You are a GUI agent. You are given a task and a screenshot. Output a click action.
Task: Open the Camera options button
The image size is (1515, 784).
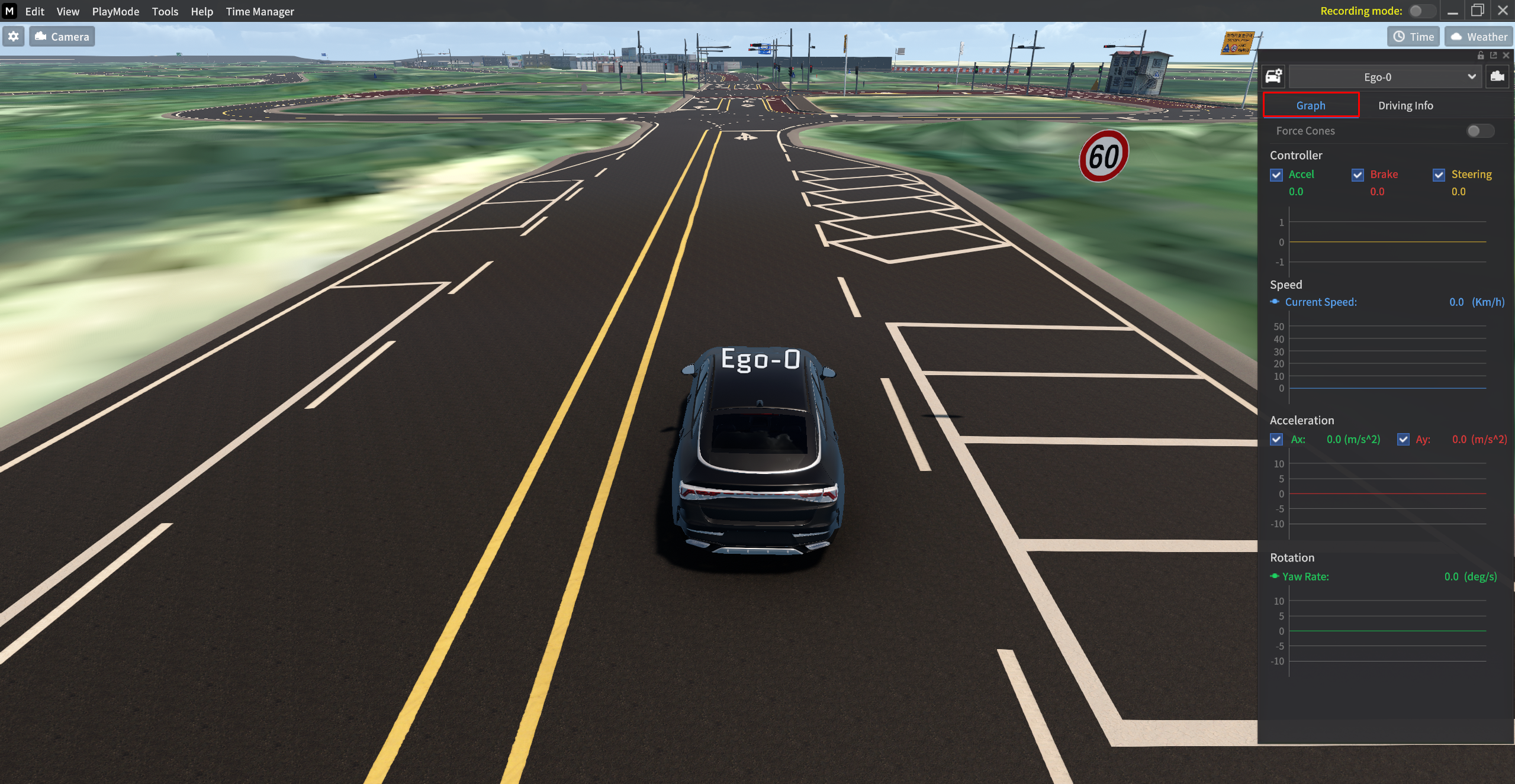[x=62, y=37]
